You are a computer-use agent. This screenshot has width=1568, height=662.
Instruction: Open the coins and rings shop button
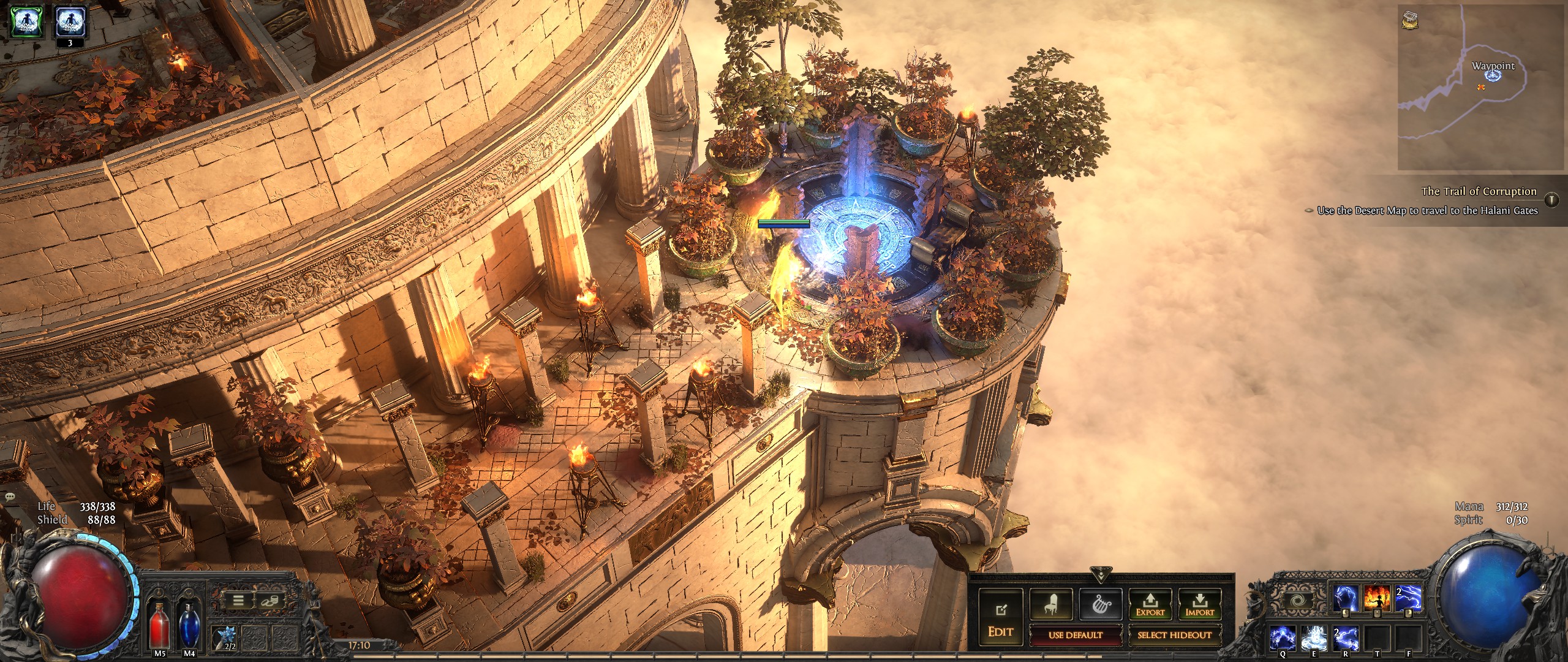pos(268,601)
